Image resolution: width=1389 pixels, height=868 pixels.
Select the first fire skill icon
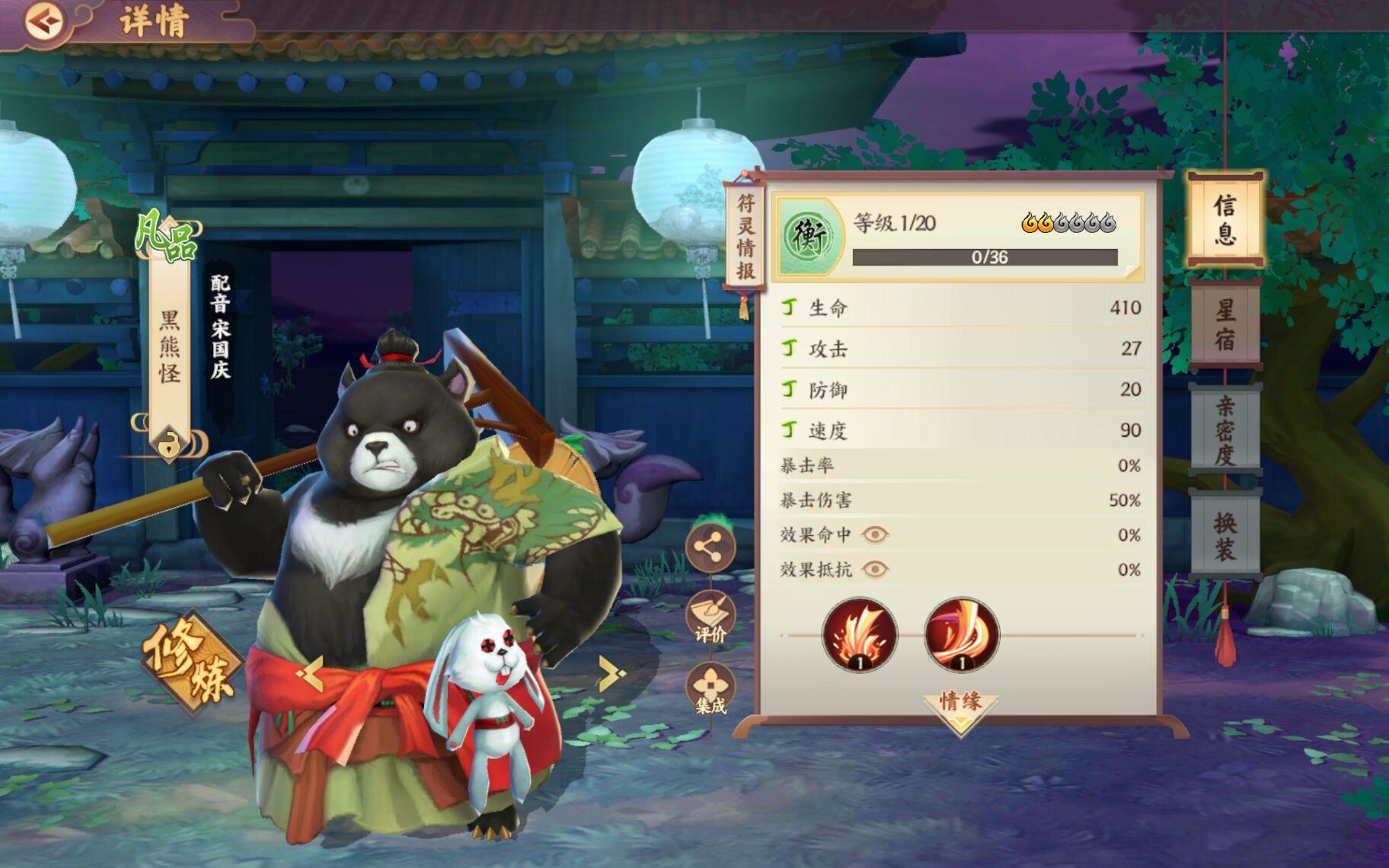coord(859,637)
